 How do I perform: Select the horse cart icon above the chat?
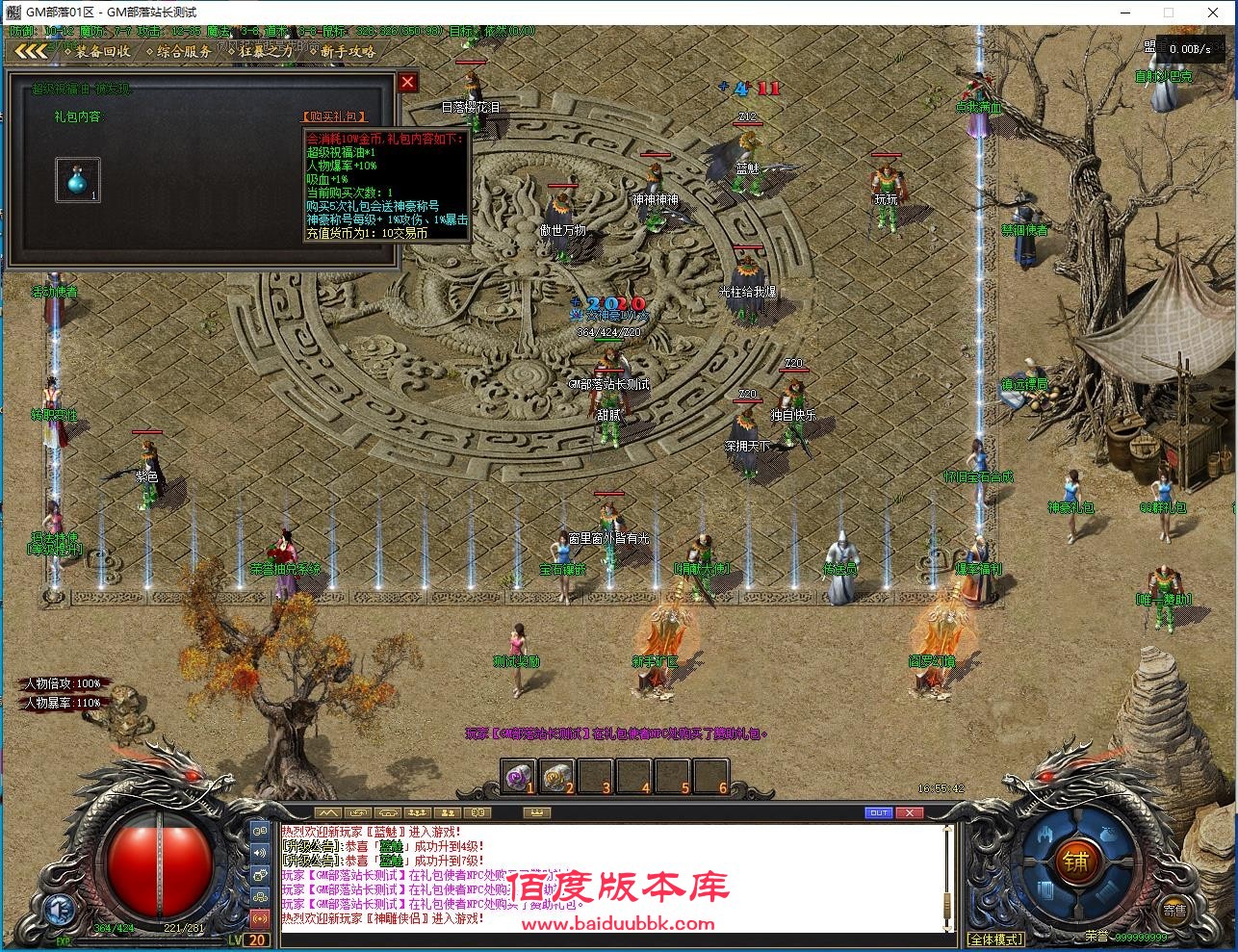click(x=387, y=813)
